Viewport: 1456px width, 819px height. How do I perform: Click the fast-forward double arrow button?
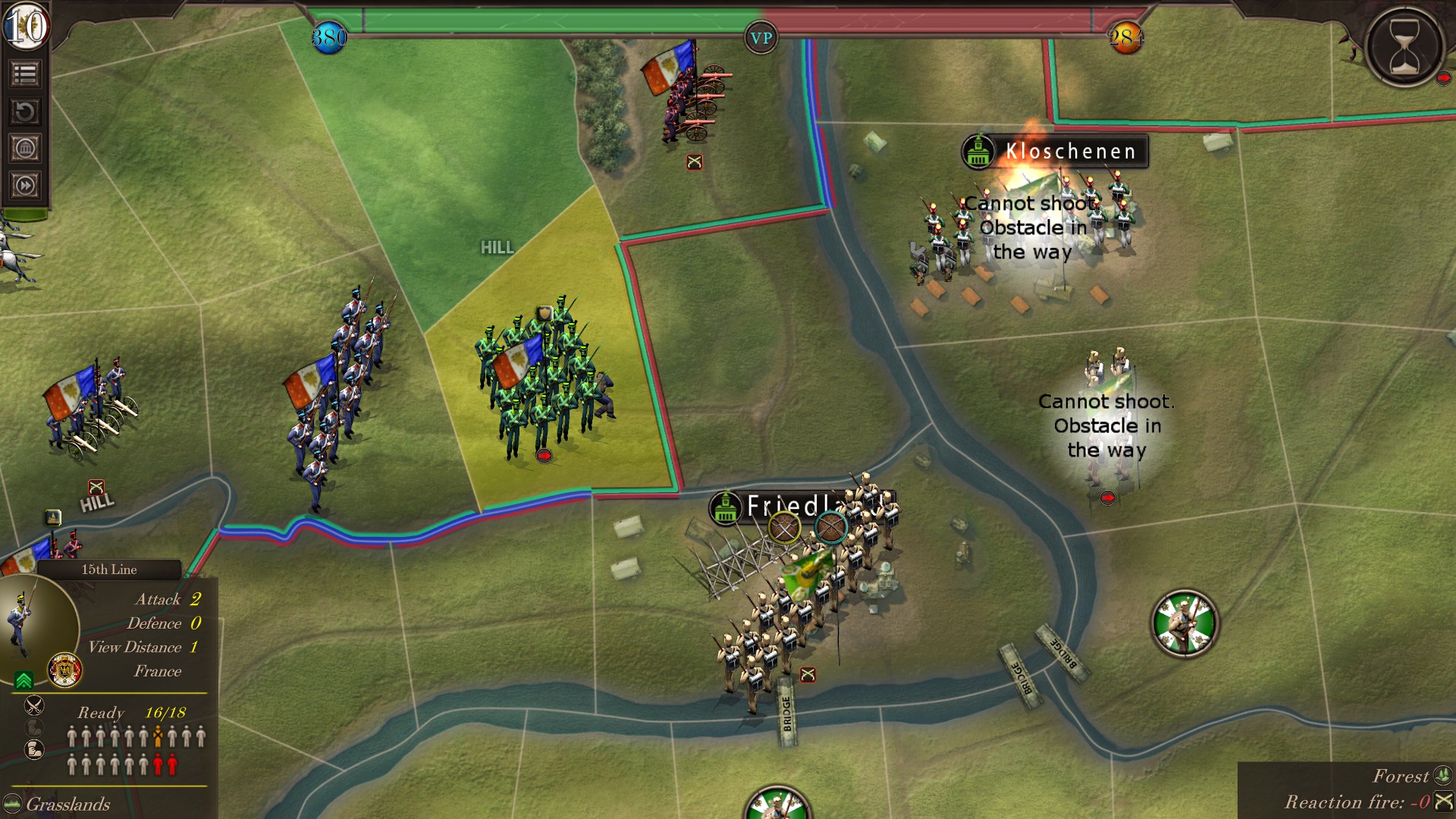click(x=25, y=186)
